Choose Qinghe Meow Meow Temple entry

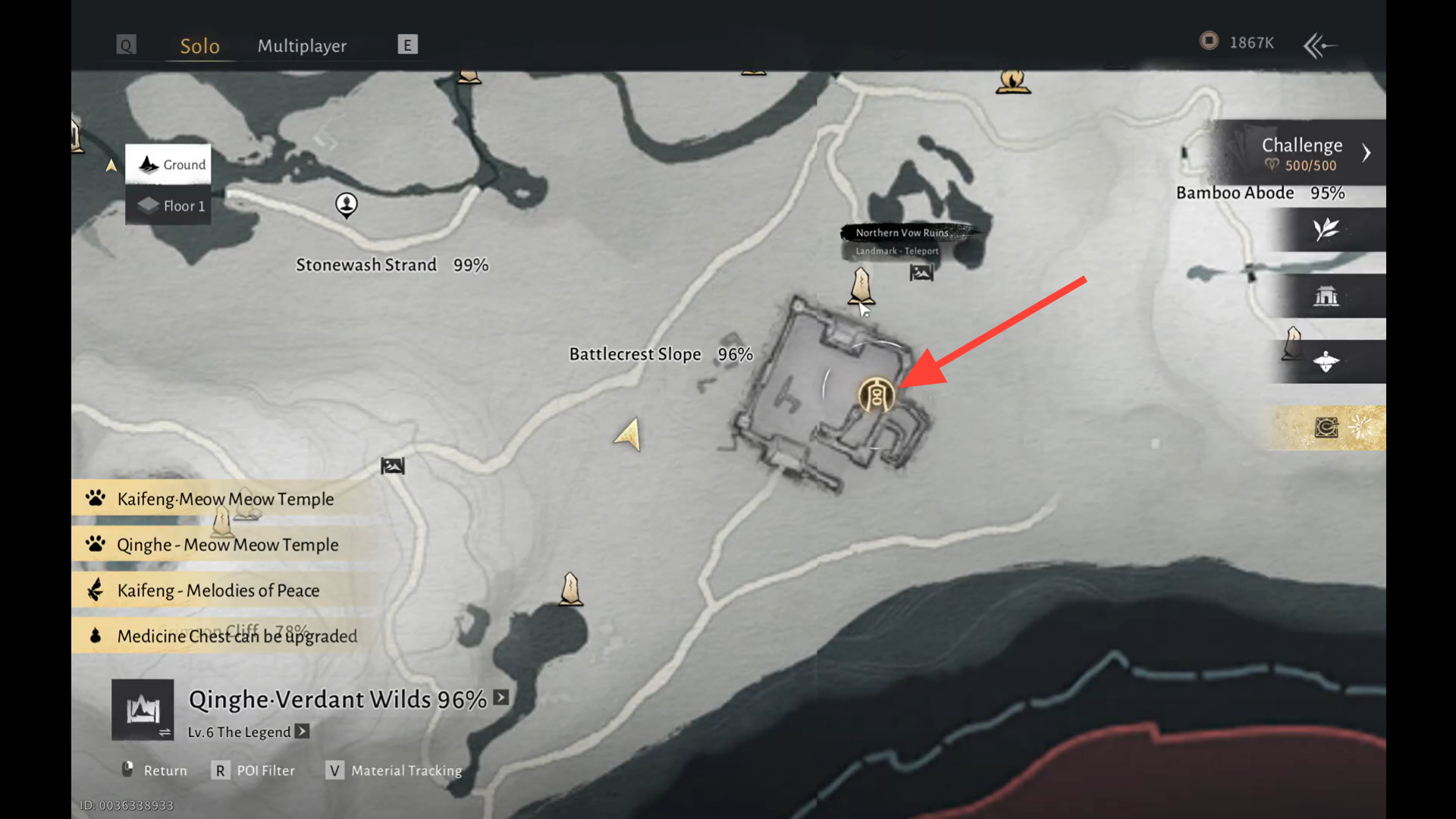click(x=227, y=544)
